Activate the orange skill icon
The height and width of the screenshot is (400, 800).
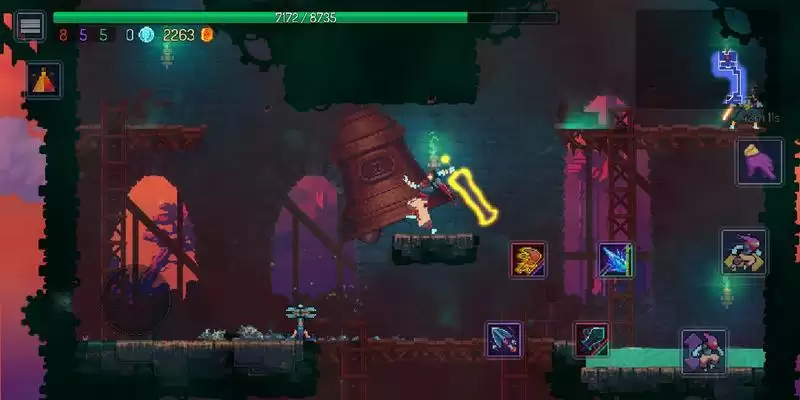(x=528, y=260)
